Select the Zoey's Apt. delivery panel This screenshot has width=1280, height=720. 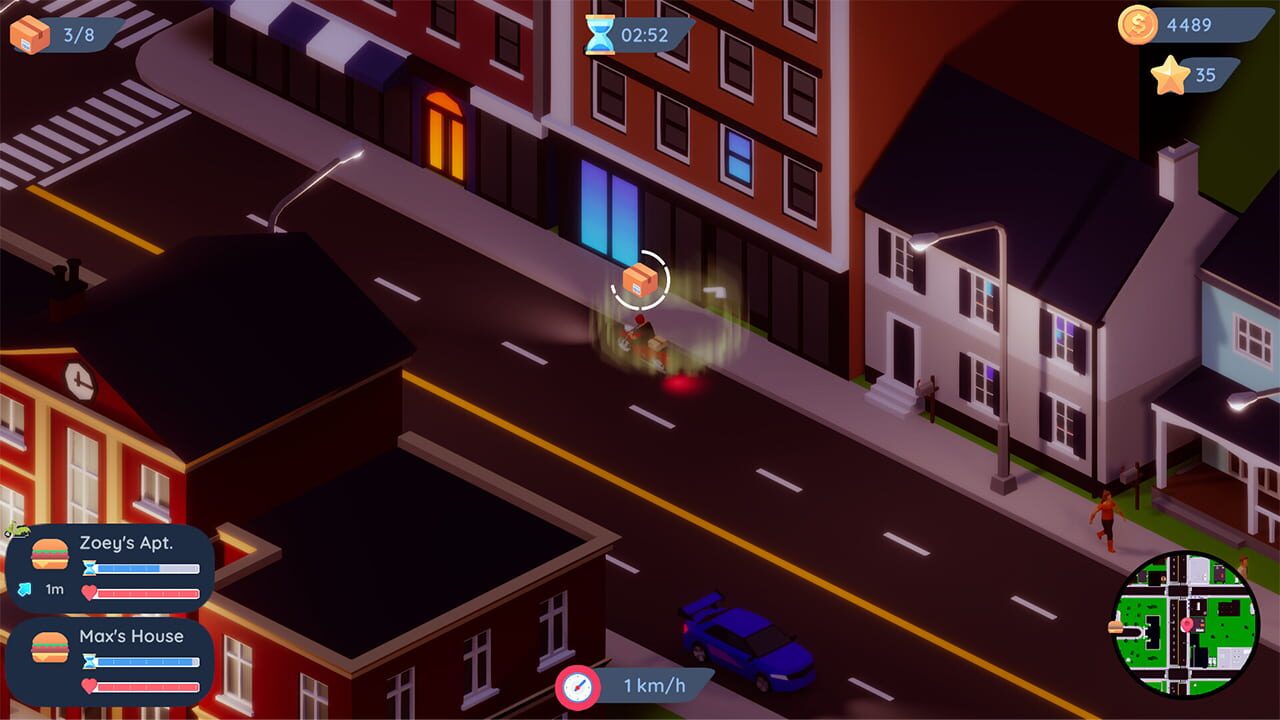110,565
